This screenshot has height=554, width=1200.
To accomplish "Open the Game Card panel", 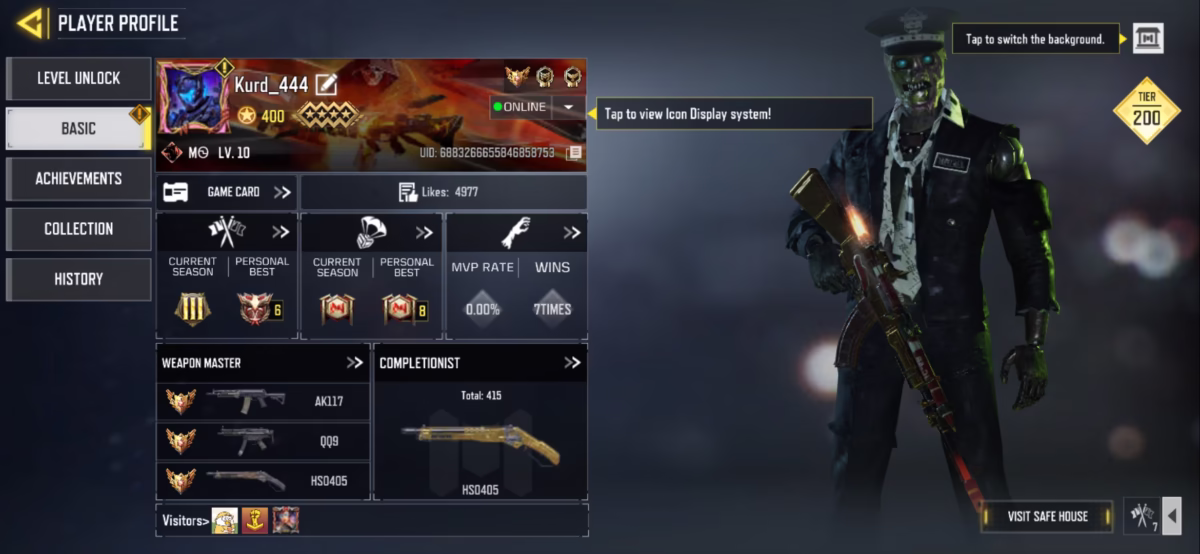I will pos(227,192).
